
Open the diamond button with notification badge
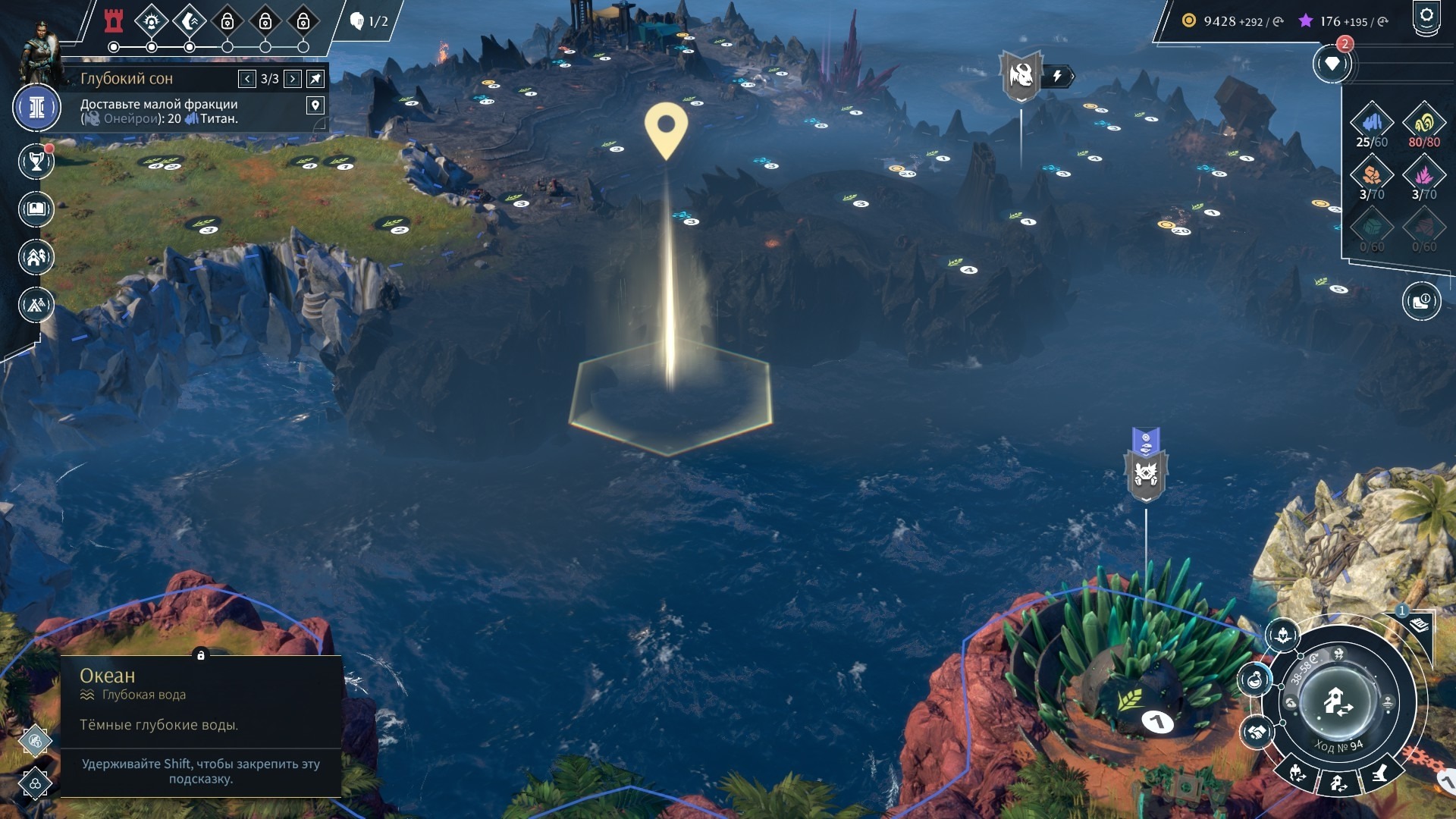coord(1332,64)
